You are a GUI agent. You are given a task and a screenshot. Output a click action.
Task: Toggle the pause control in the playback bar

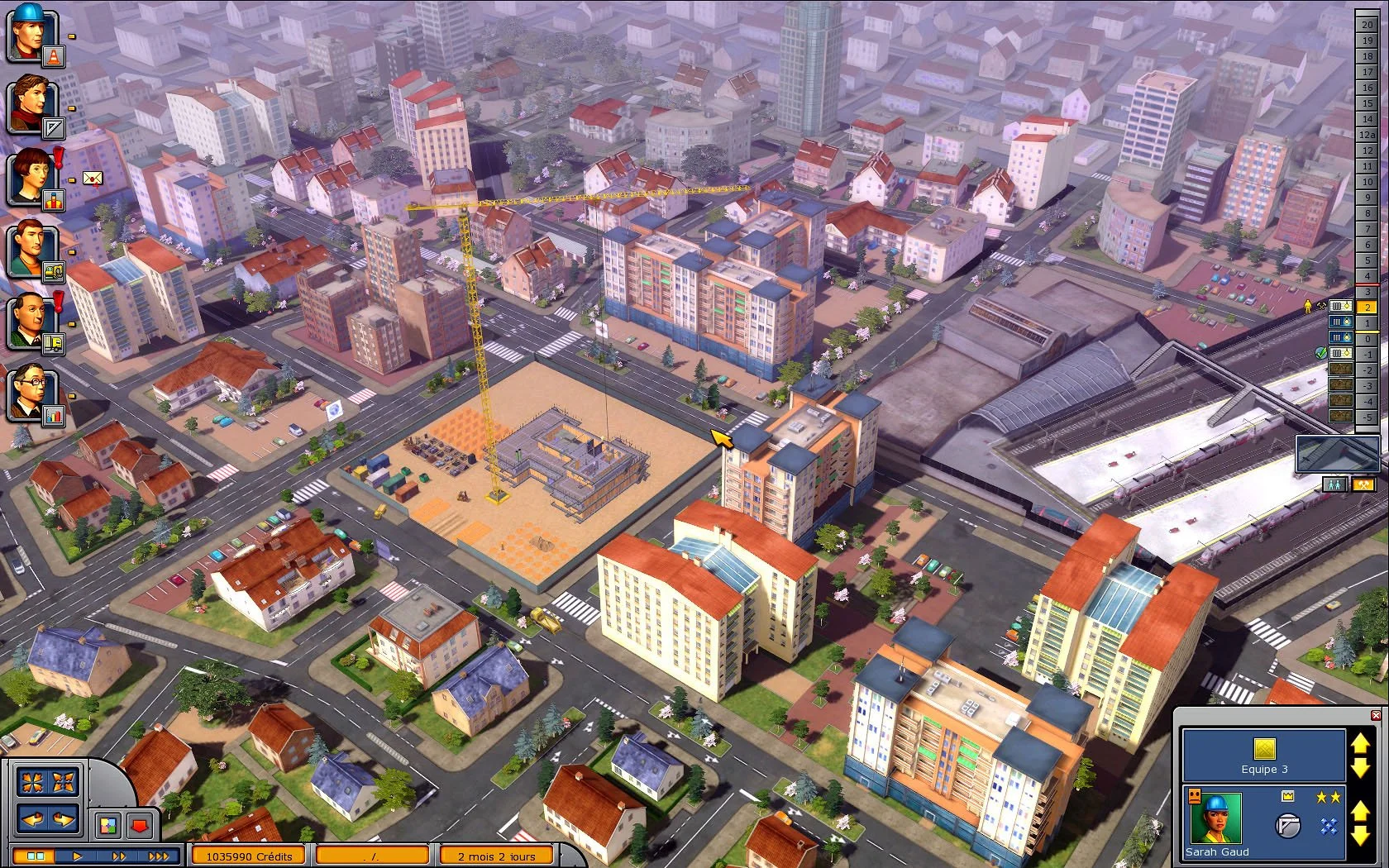click(x=35, y=856)
